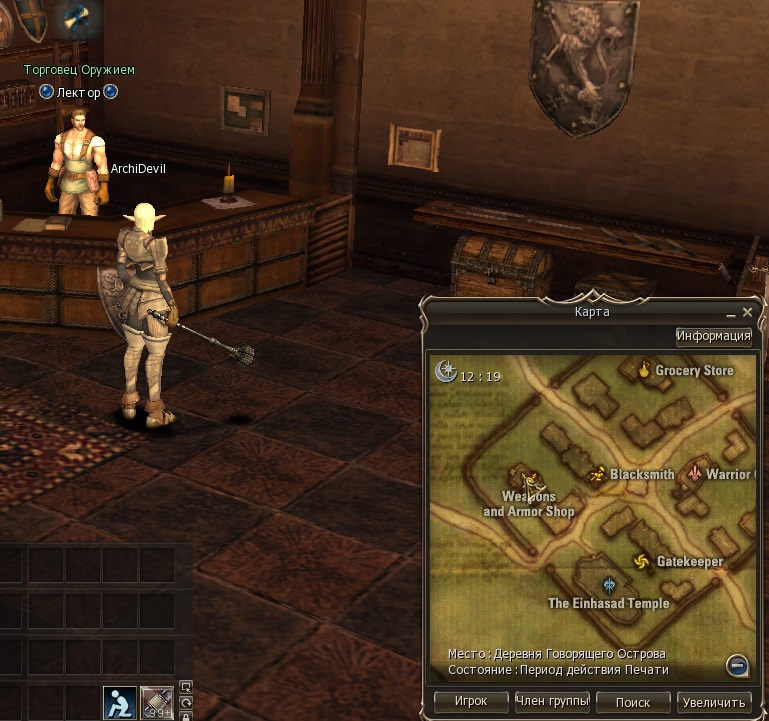Select the Blacksmith map marker
The height and width of the screenshot is (721, 769).
pyautogui.click(x=598, y=474)
